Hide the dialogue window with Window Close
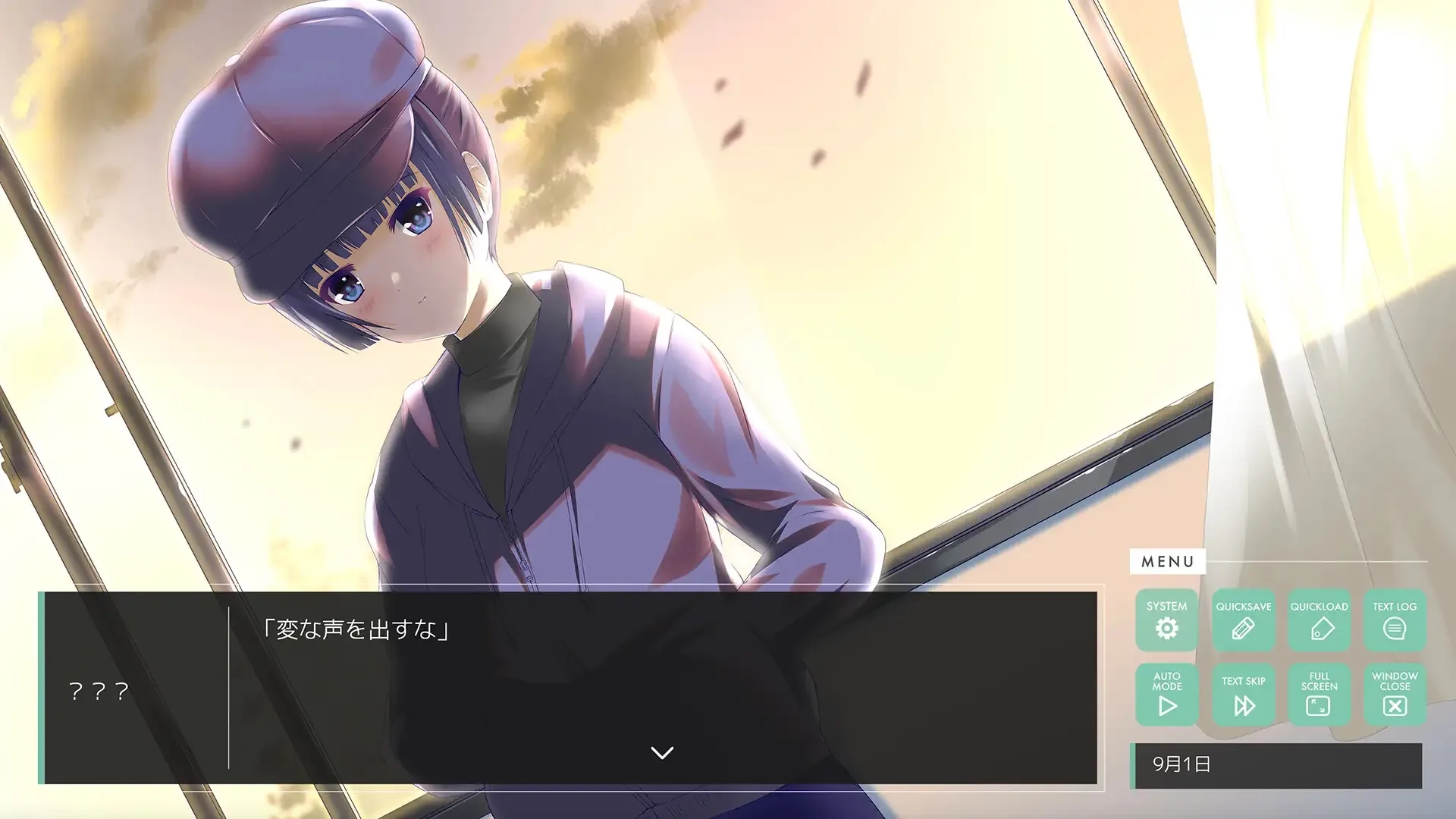 [x=1394, y=694]
